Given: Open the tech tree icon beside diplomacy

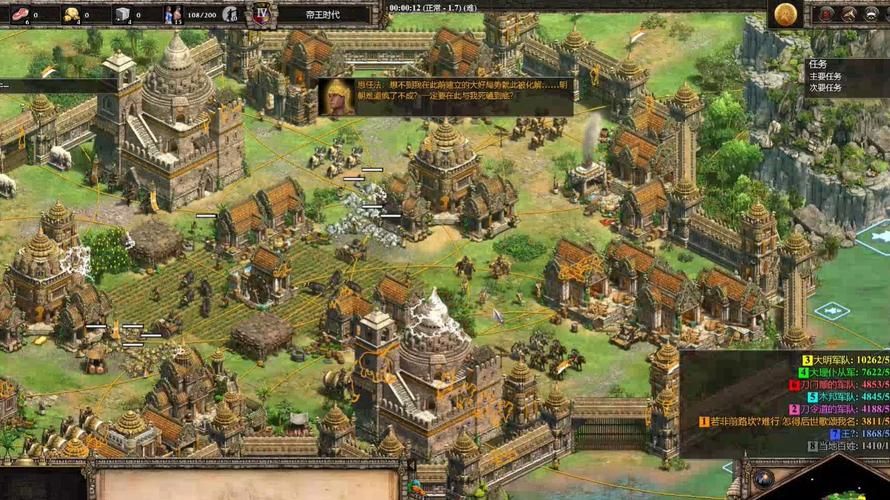Looking at the screenshot, I should (x=849, y=13).
